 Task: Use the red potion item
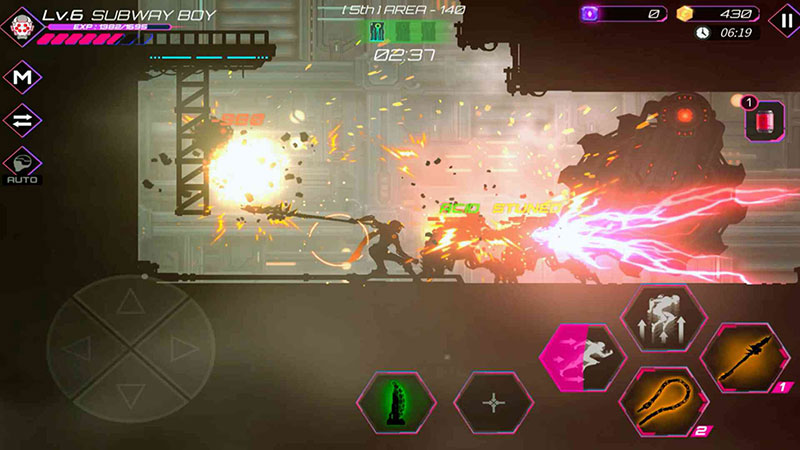pos(765,123)
